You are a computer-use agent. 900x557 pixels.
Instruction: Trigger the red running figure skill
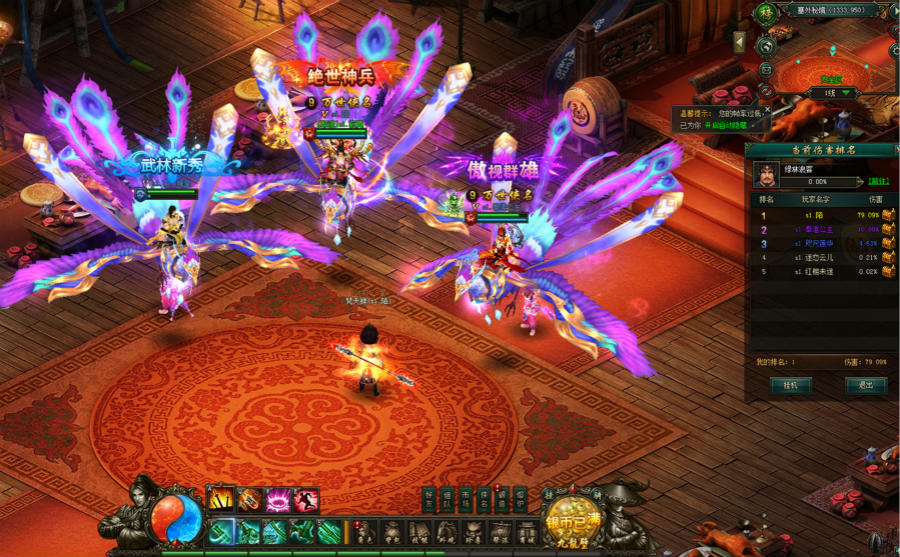click(307, 497)
